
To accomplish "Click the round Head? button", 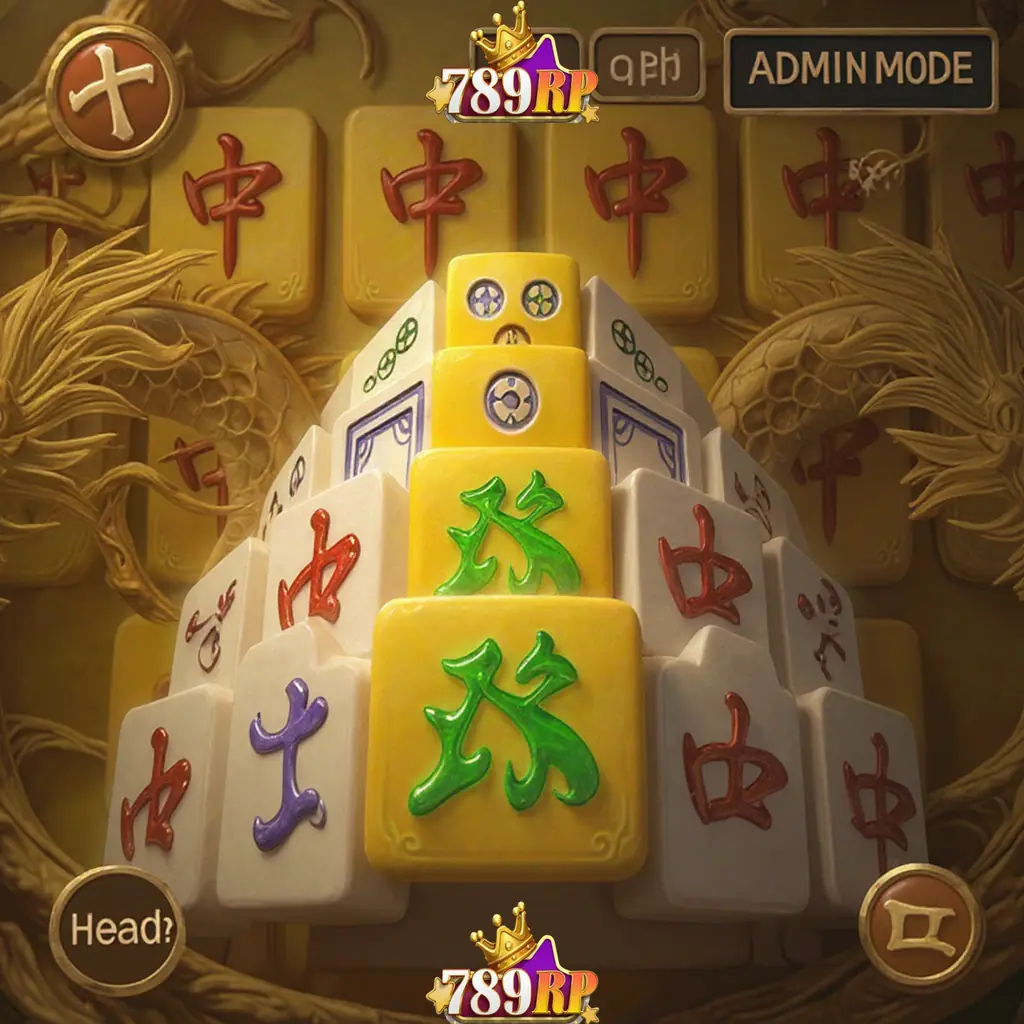I will (x=116, y=929).
